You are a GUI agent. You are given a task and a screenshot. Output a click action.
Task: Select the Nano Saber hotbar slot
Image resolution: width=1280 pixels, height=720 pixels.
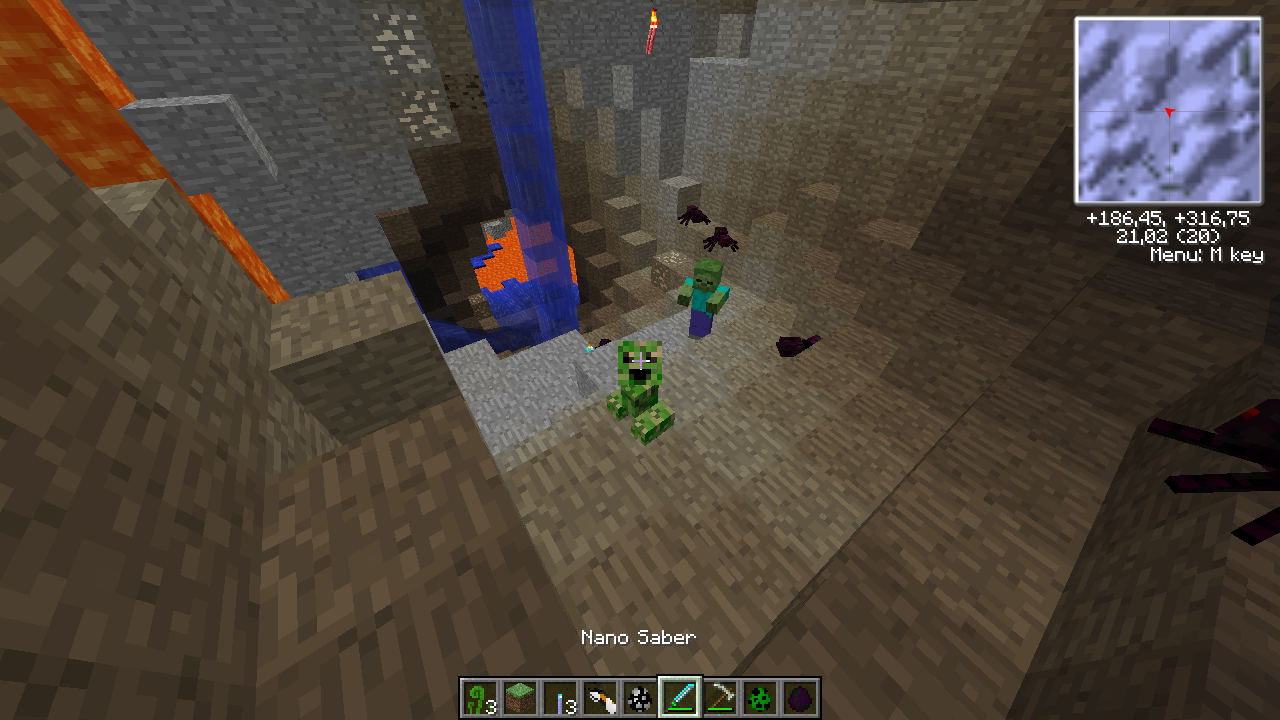pos(680,698)
